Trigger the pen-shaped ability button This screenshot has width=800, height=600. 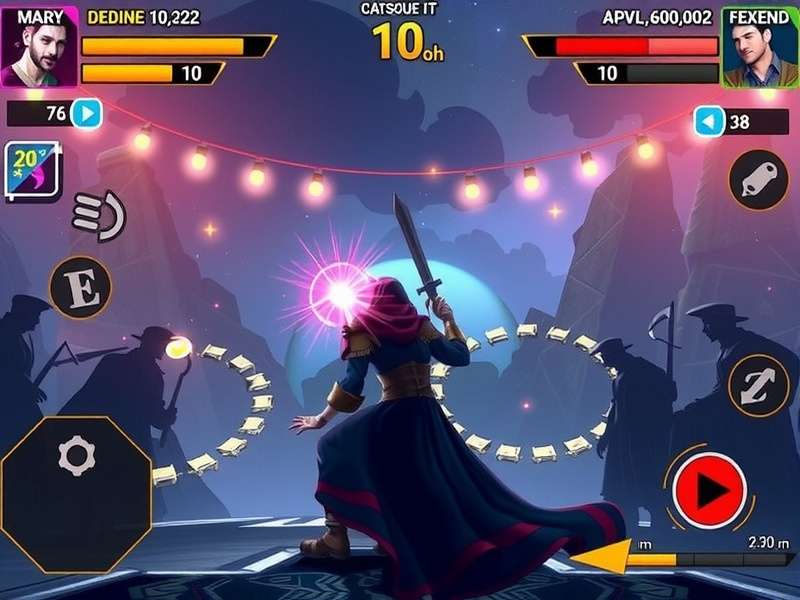[758, 180]
